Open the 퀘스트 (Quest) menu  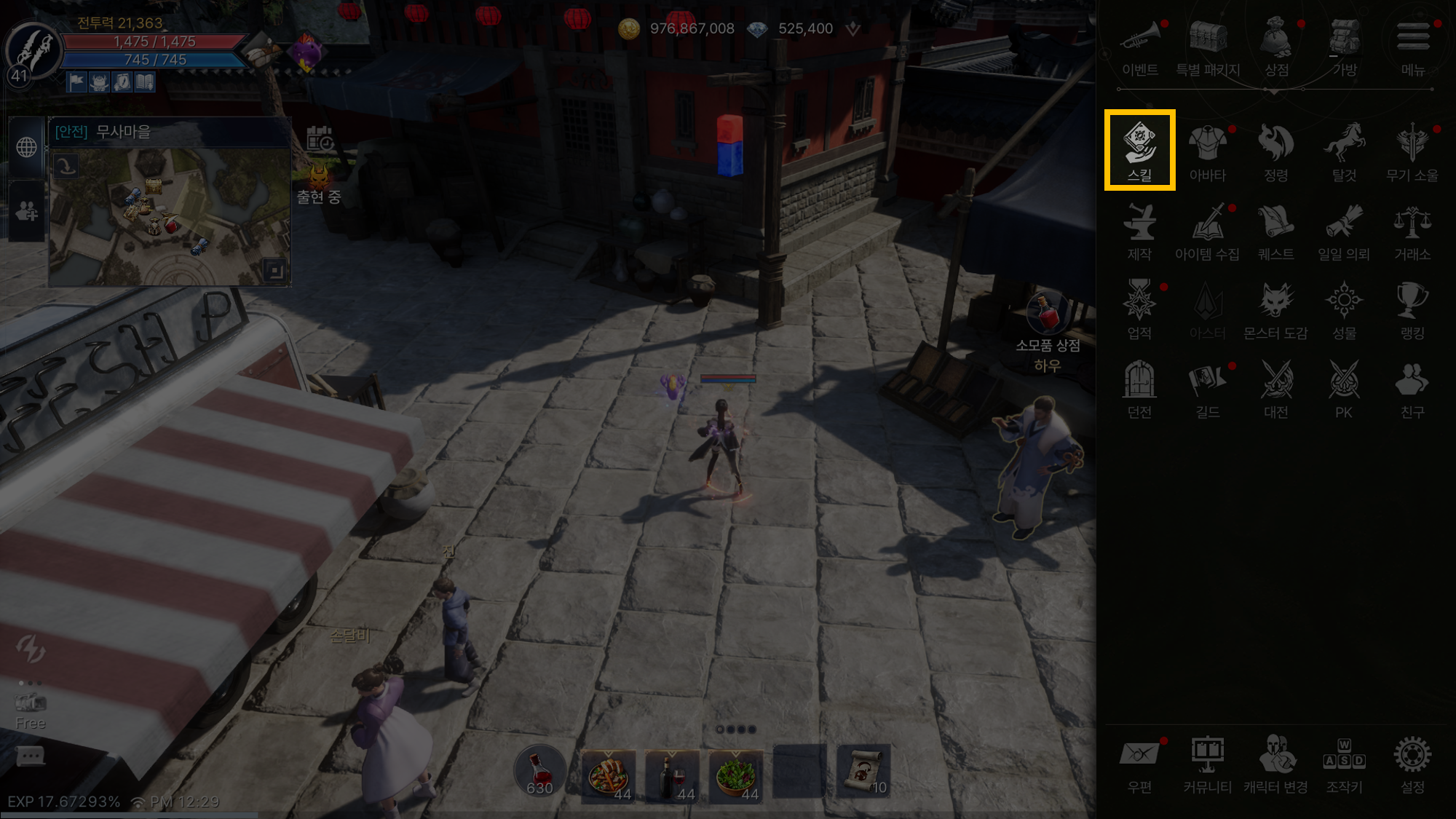(x=1275, y=231)
